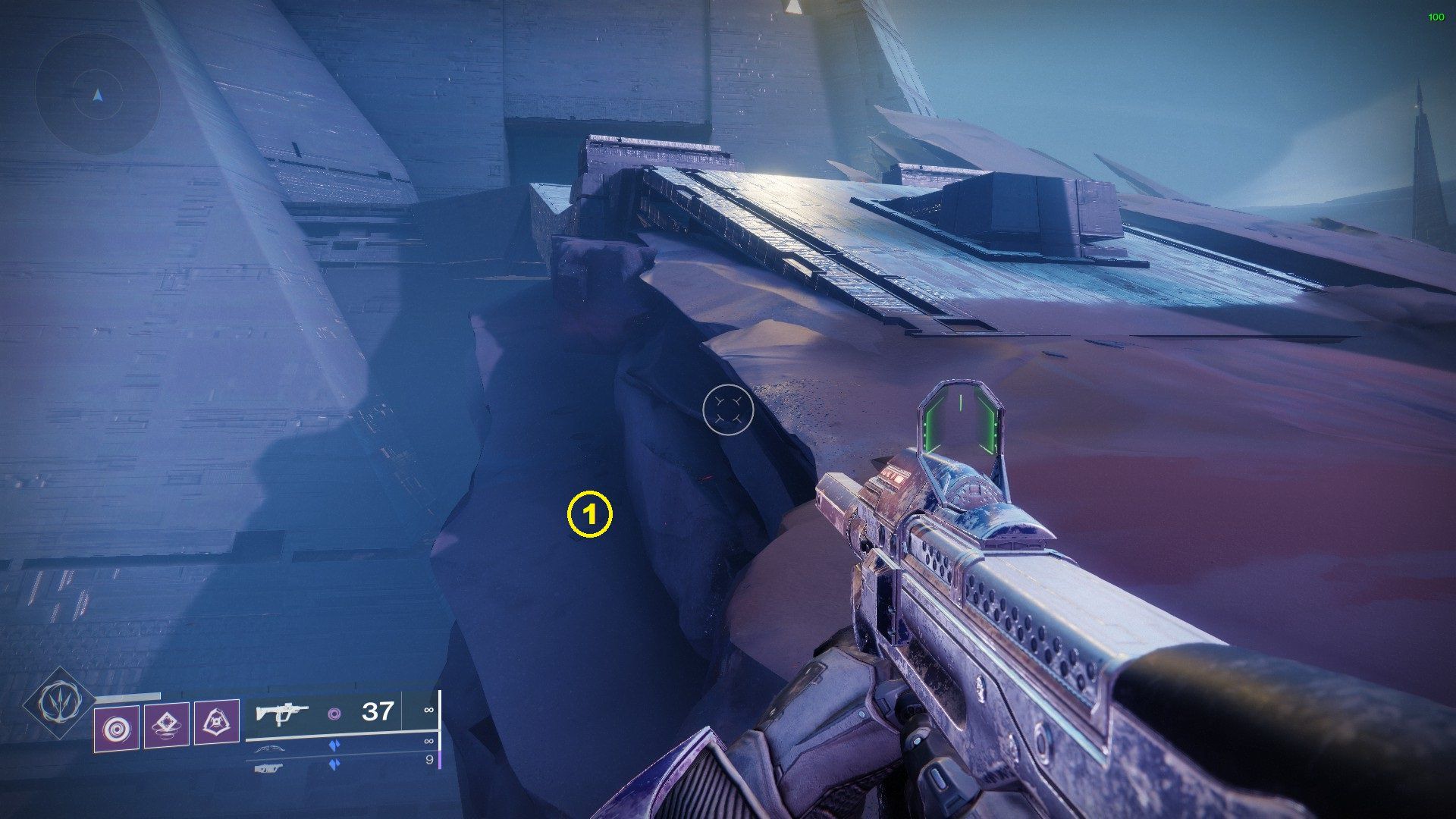Select the stowed bow weapon silhouette
The width and height of the screenshot is (1456, 819).
pos(271,748)
